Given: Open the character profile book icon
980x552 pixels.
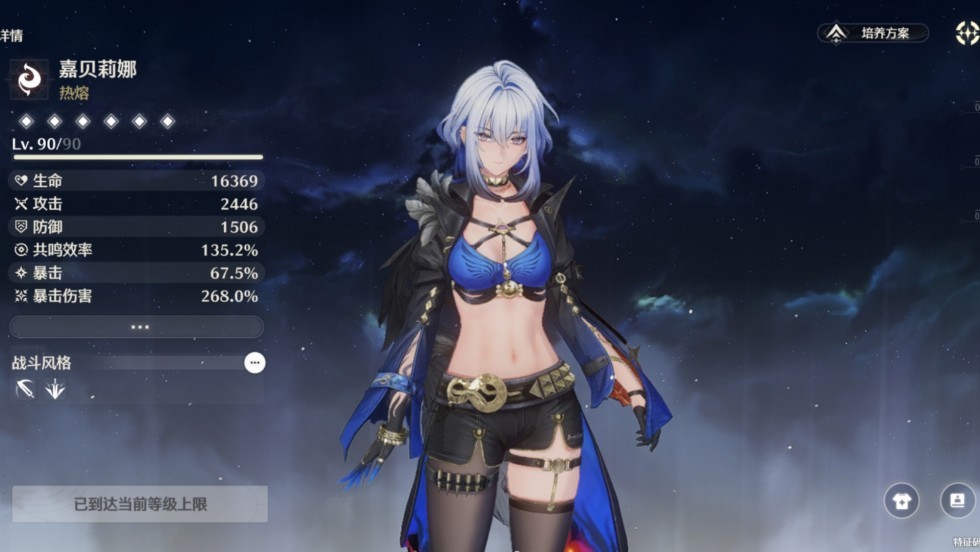Looking at the screenshot, I should [x=957, y=500].
